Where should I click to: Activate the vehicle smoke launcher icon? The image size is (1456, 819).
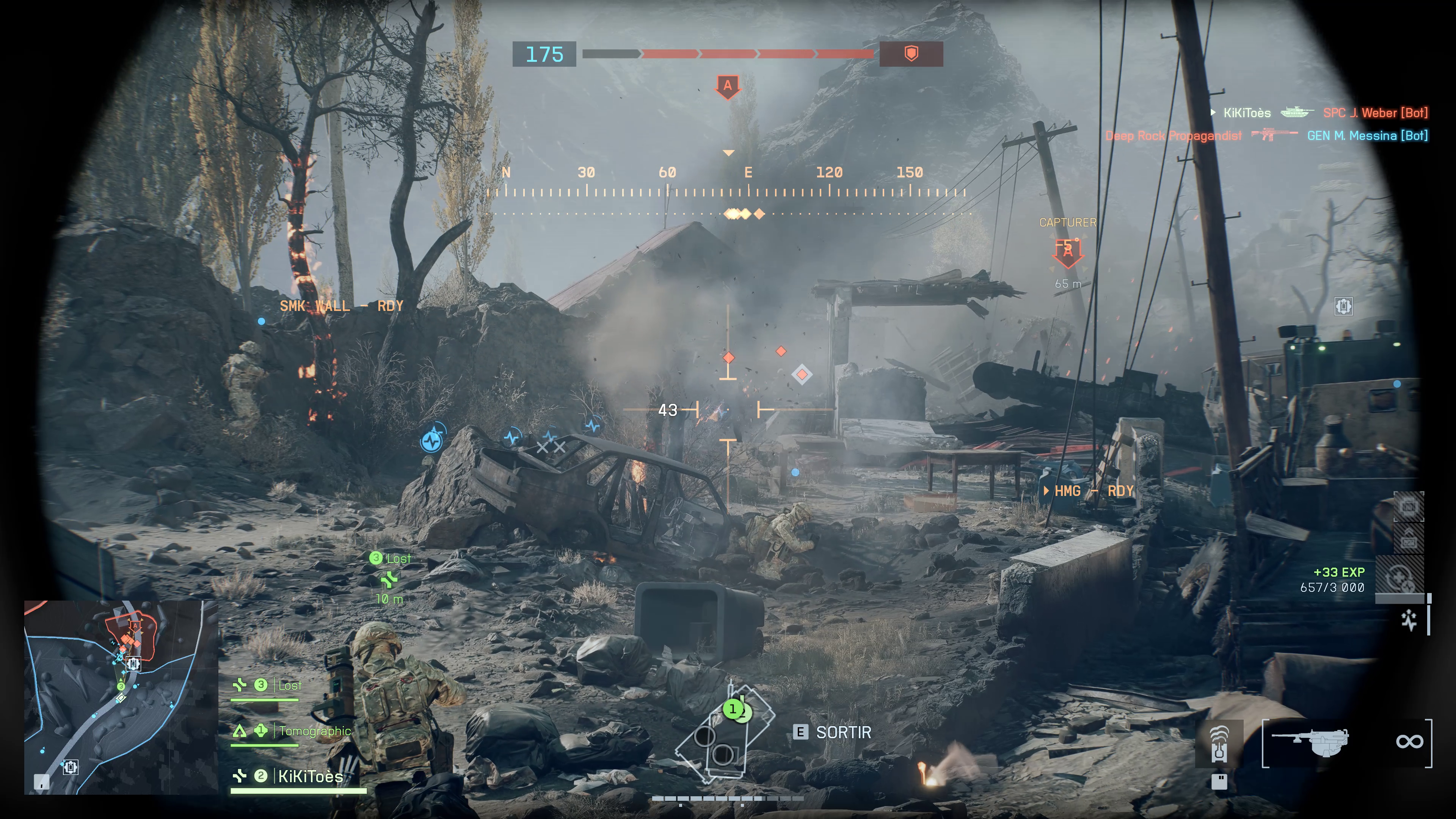(1219, 743)
